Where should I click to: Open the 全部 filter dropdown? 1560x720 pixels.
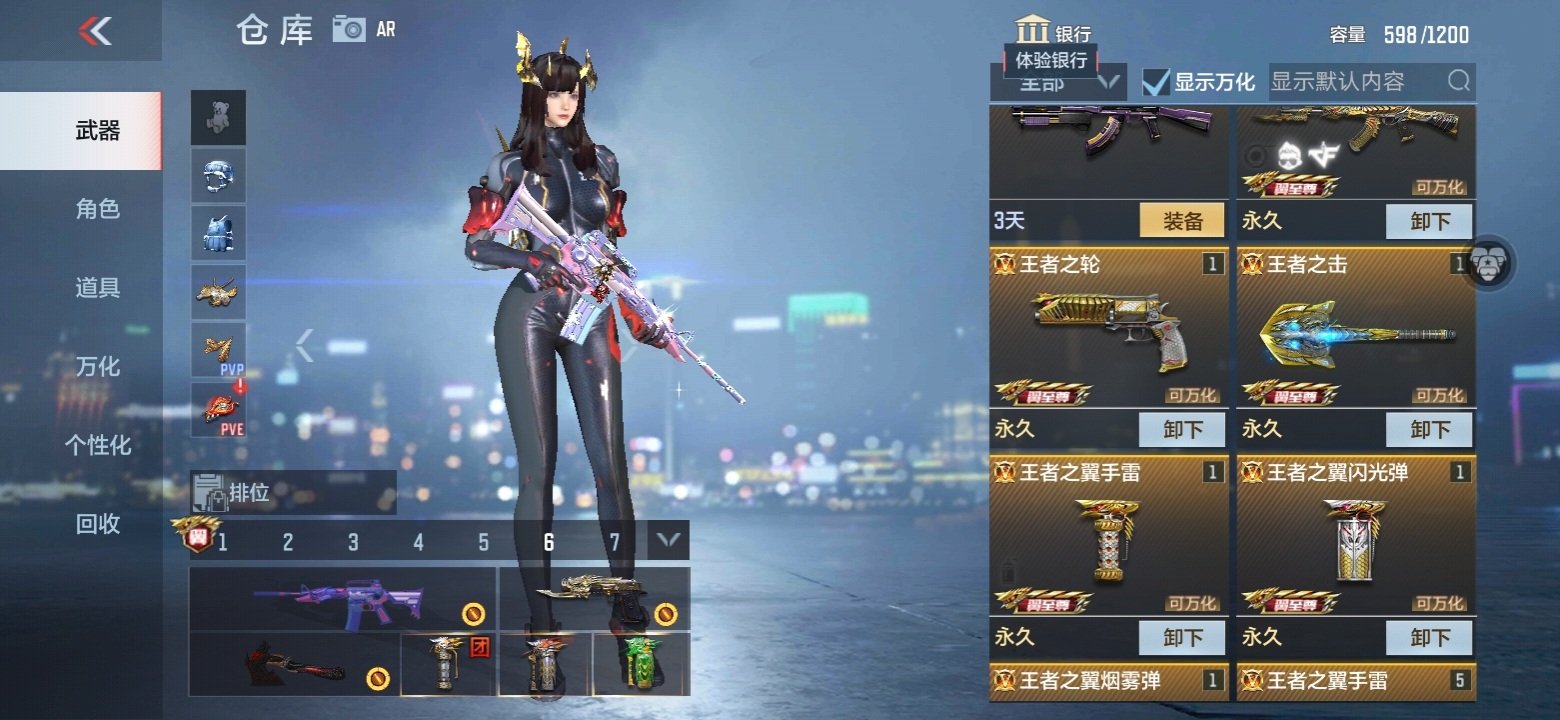1057,83
